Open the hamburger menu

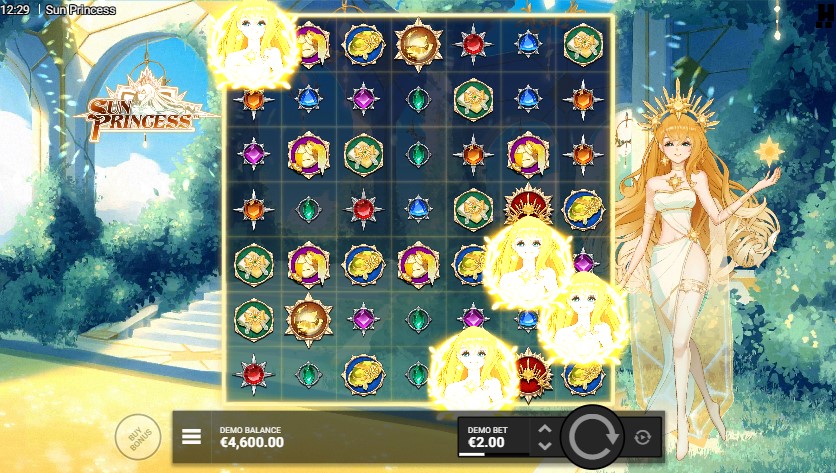(192, 437)
